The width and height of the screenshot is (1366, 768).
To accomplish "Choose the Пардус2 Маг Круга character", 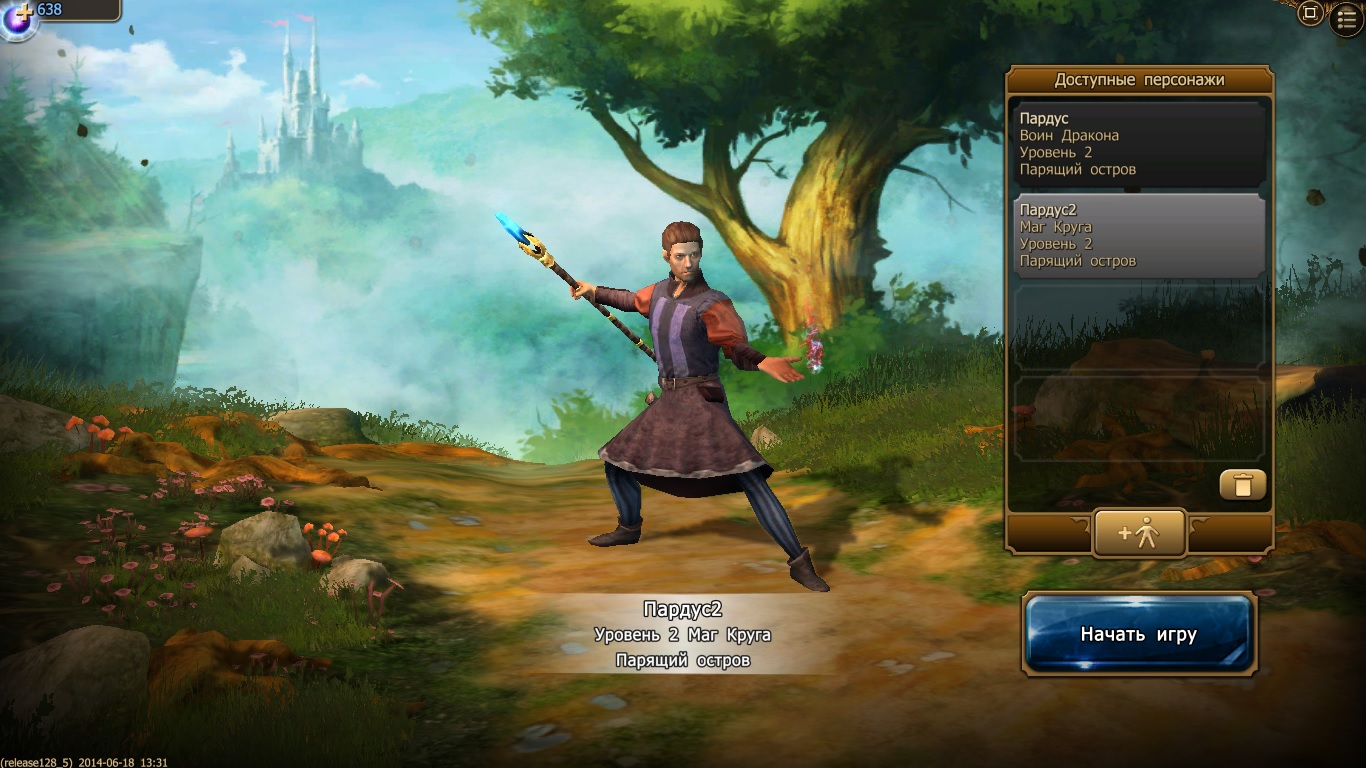I will 1138,235.
